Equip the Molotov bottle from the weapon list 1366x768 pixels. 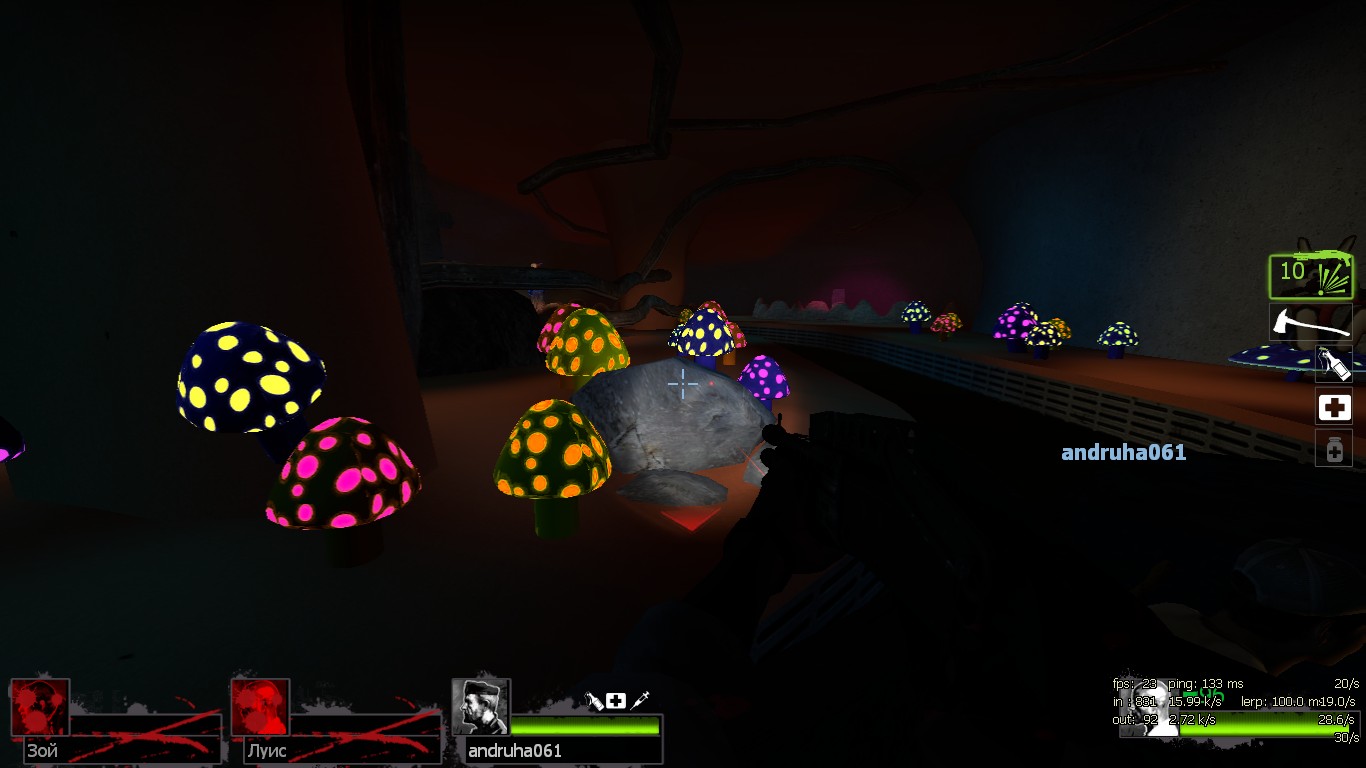(1334, 364)
